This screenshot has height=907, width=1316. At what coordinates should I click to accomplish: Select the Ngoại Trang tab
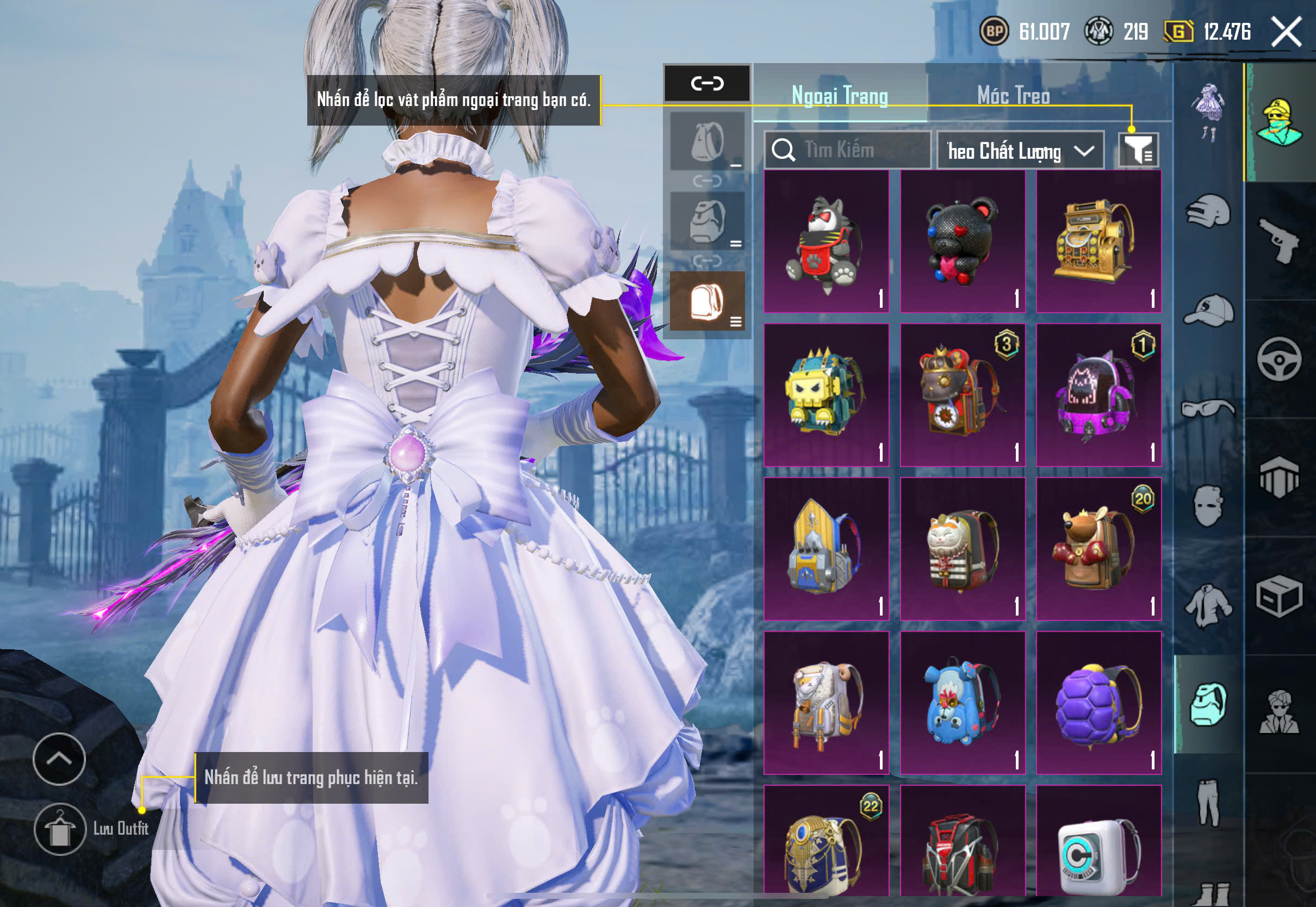(839, 95)
